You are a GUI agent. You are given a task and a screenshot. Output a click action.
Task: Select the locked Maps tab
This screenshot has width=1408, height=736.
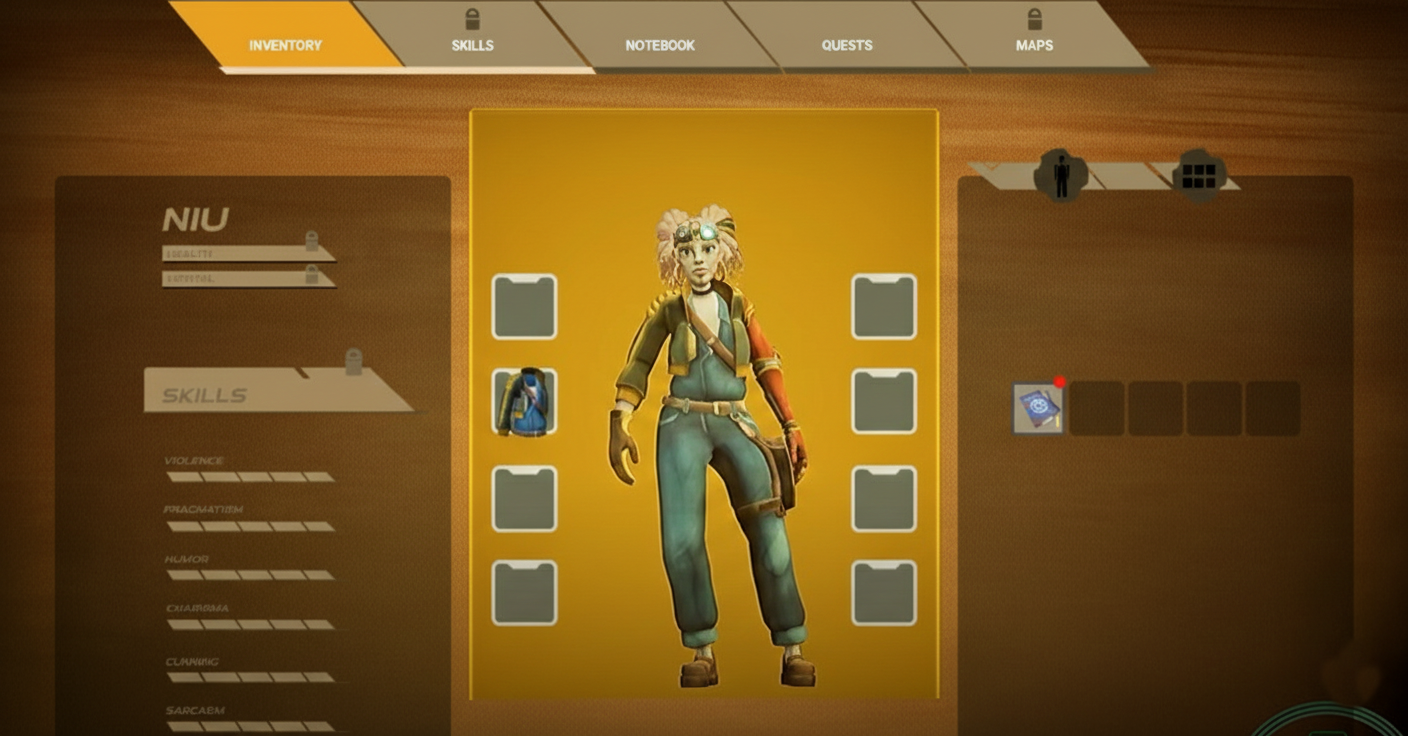(1034, 45)
